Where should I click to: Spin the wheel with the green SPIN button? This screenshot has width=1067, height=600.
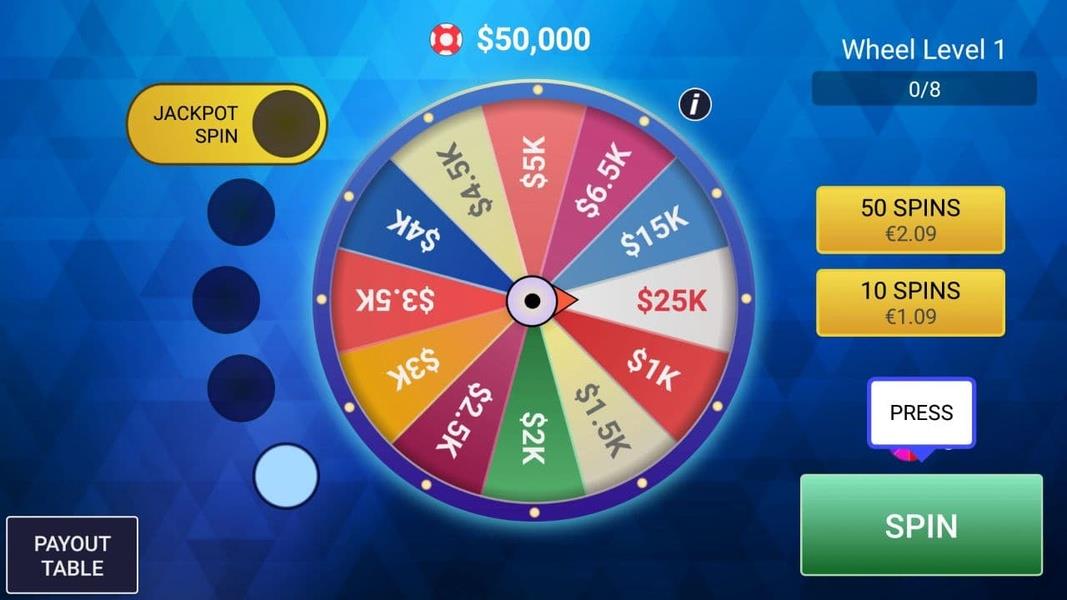[920, 525]
